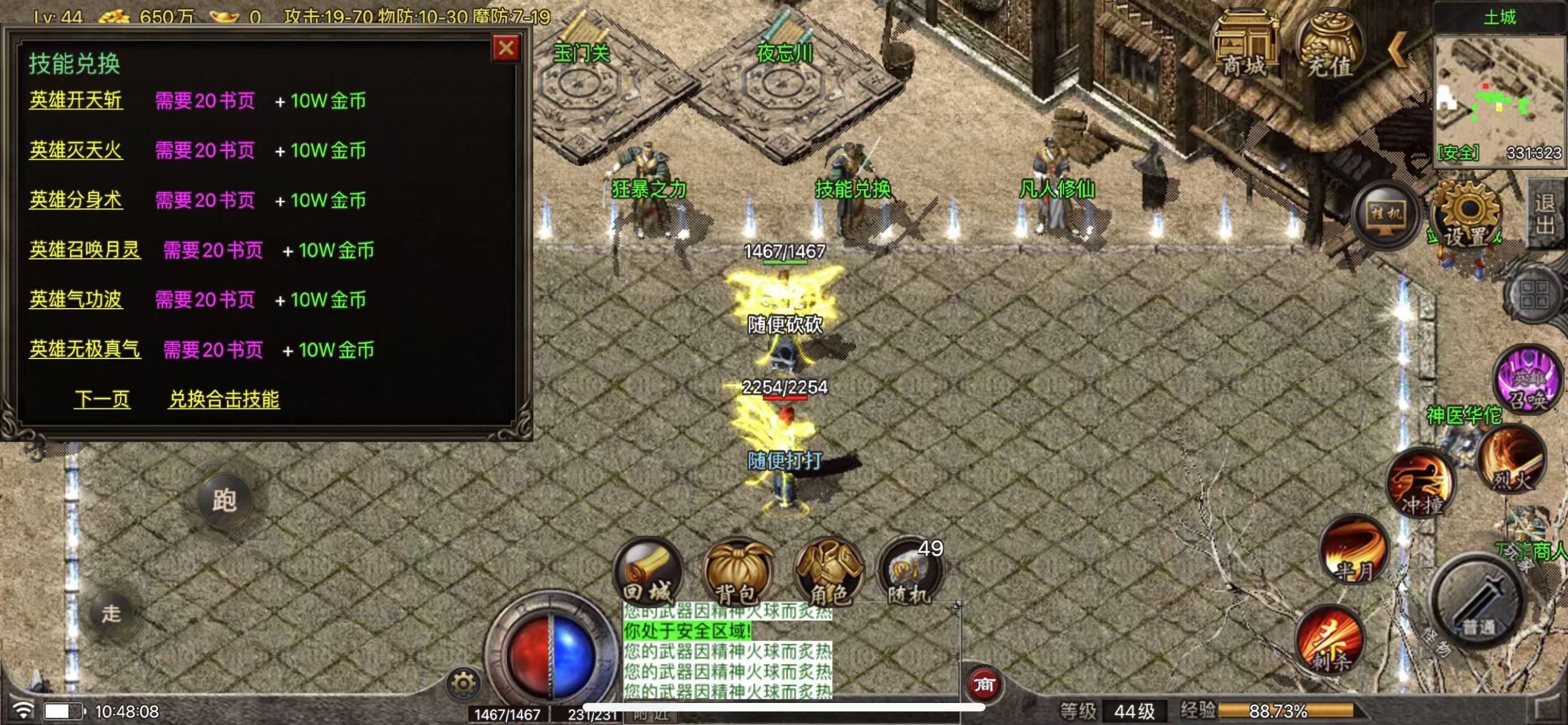Exchange for 英雄分身术 skill

point(76,200)
